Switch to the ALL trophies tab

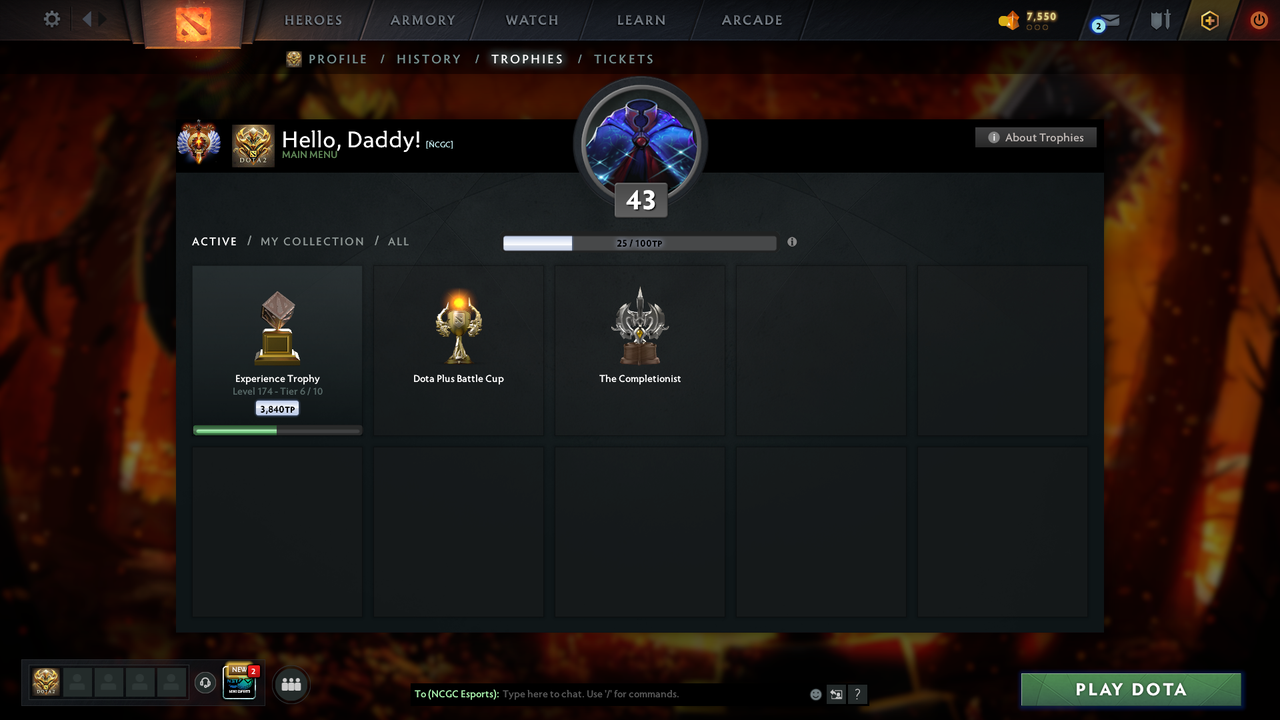(398, 241)
